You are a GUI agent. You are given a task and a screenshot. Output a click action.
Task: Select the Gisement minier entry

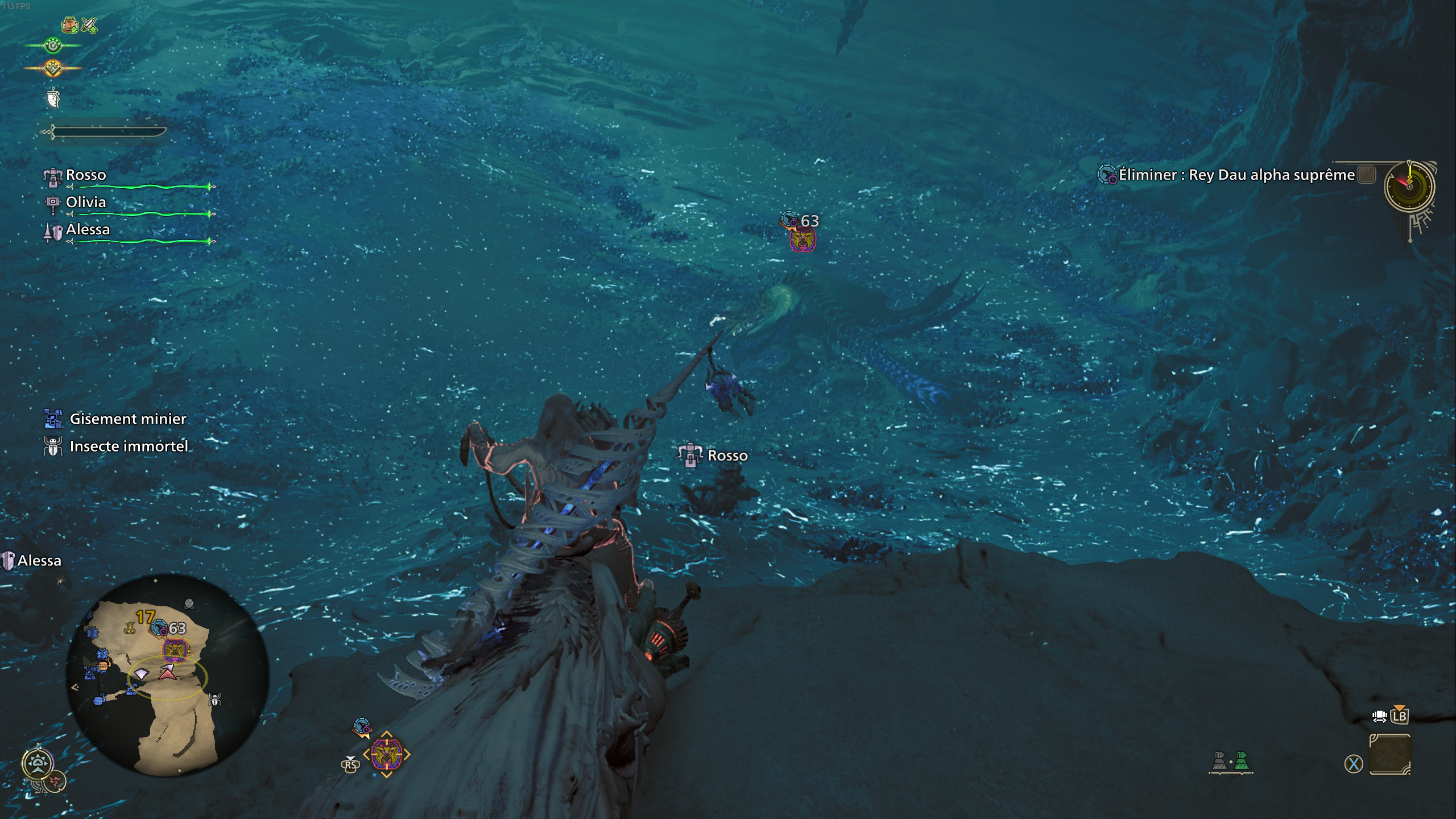pyautogui.click(x=127, y=419)
